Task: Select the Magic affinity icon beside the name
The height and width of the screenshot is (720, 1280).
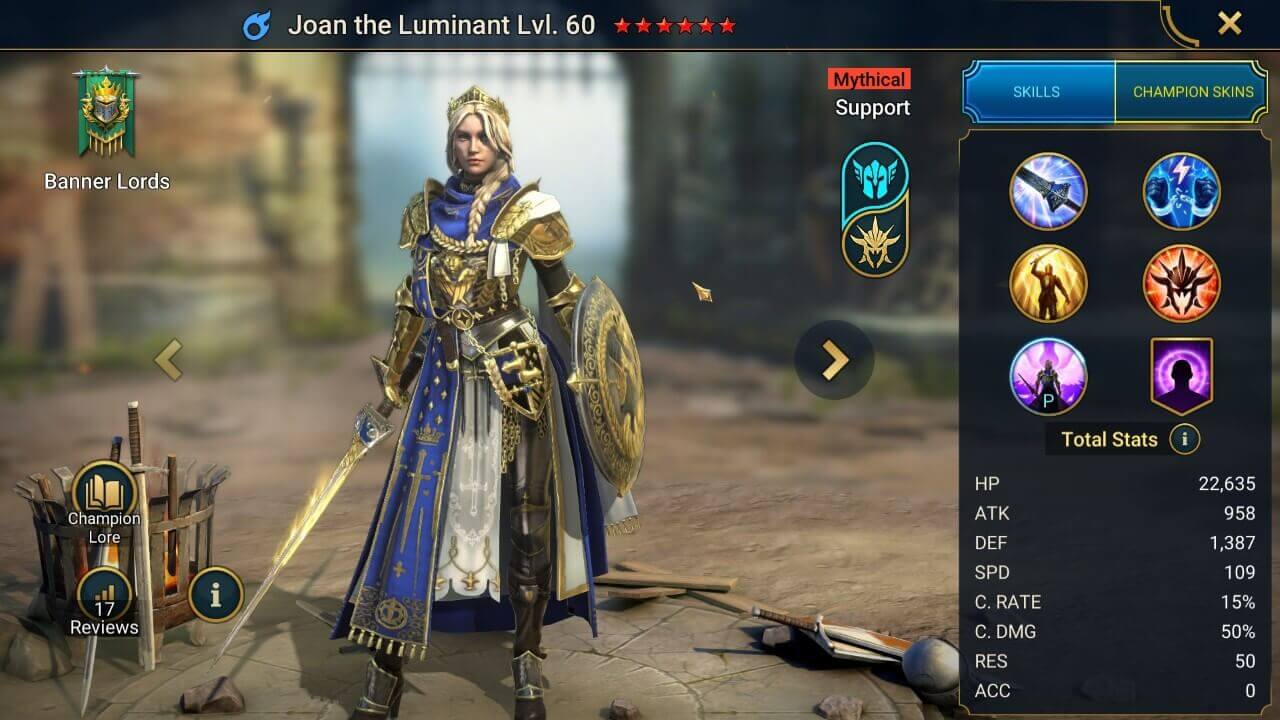Action: [x=260, y=24]
